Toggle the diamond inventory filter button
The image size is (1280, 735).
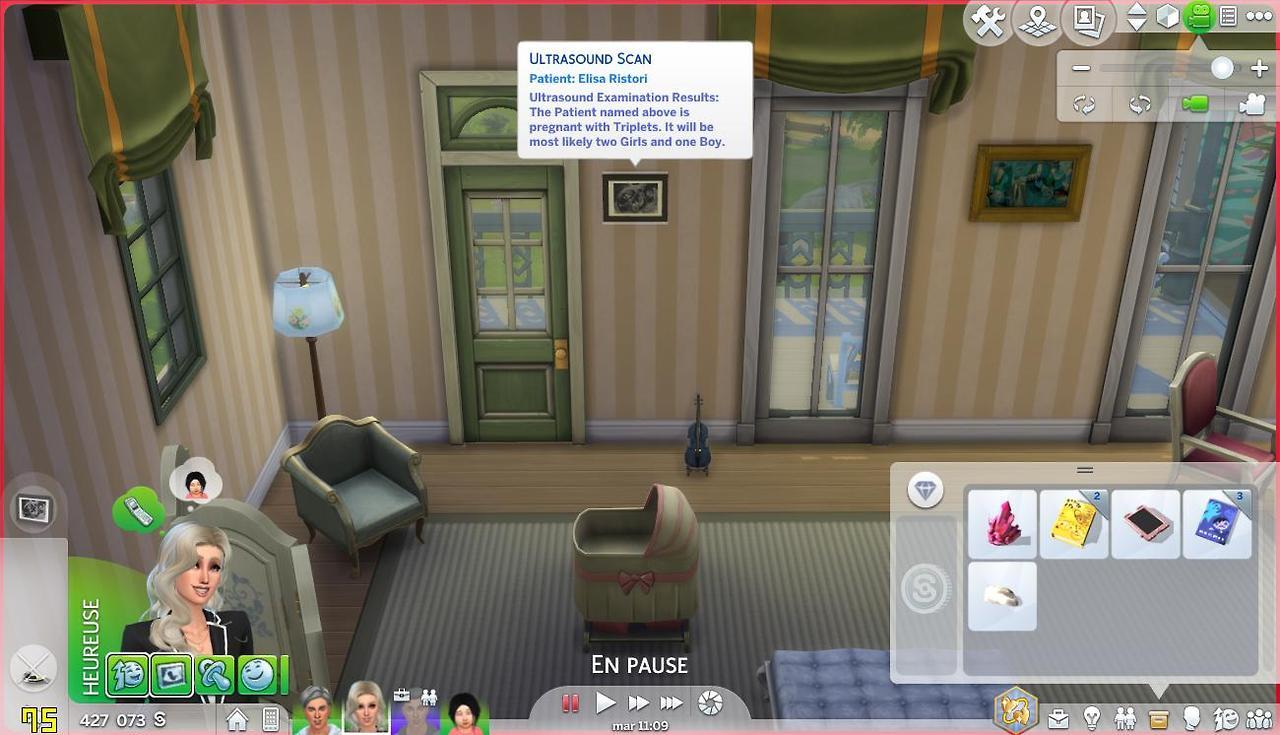(926, 490)
